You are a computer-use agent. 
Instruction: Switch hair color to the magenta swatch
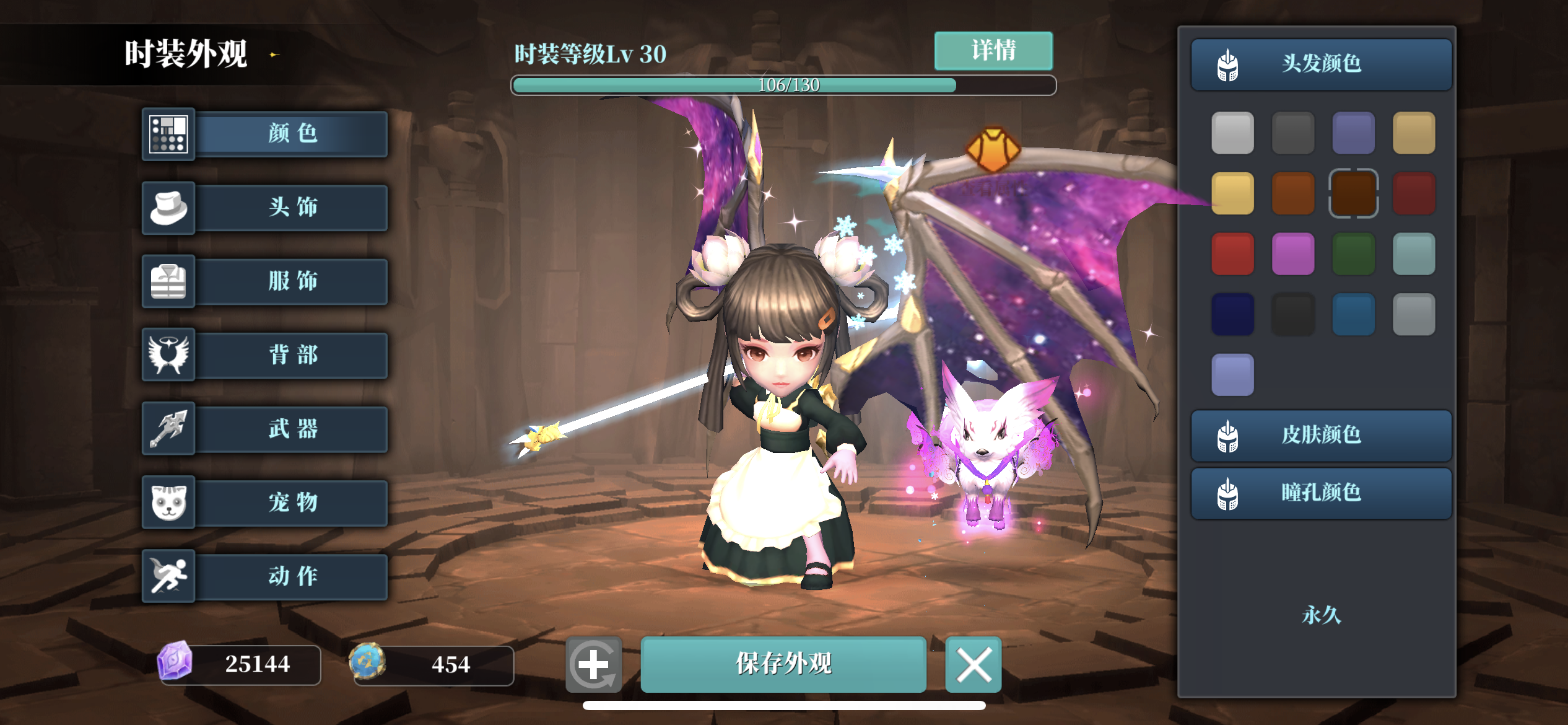[1292, 253]
